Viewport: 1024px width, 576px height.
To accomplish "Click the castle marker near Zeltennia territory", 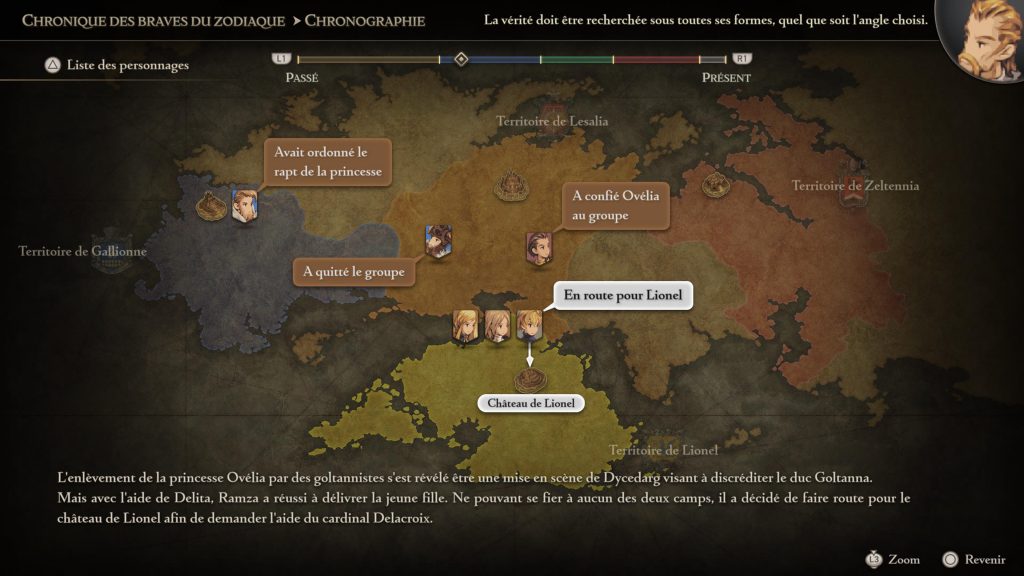I will point(714,183).
